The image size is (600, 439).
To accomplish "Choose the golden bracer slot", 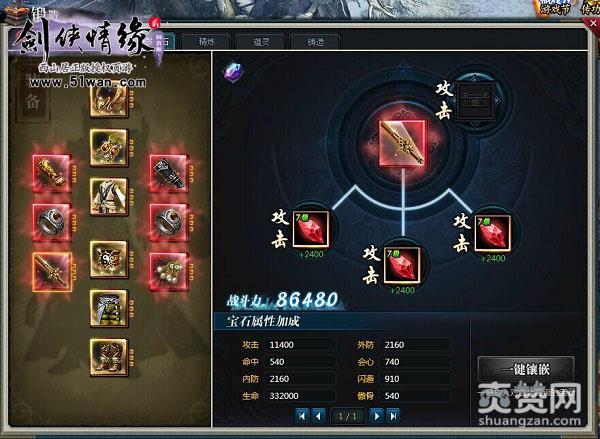I will click(x=50, y=172).
